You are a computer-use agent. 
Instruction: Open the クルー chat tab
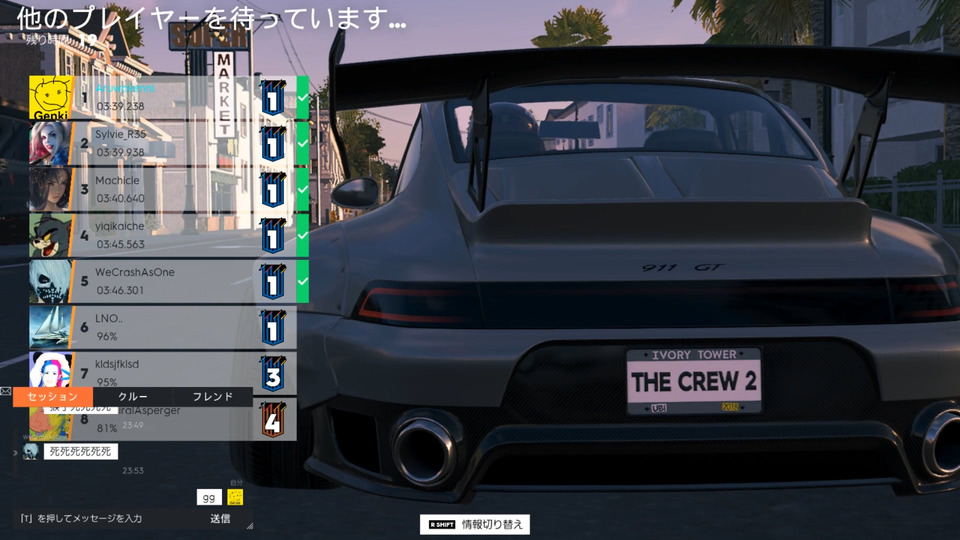tap(133, 397)
